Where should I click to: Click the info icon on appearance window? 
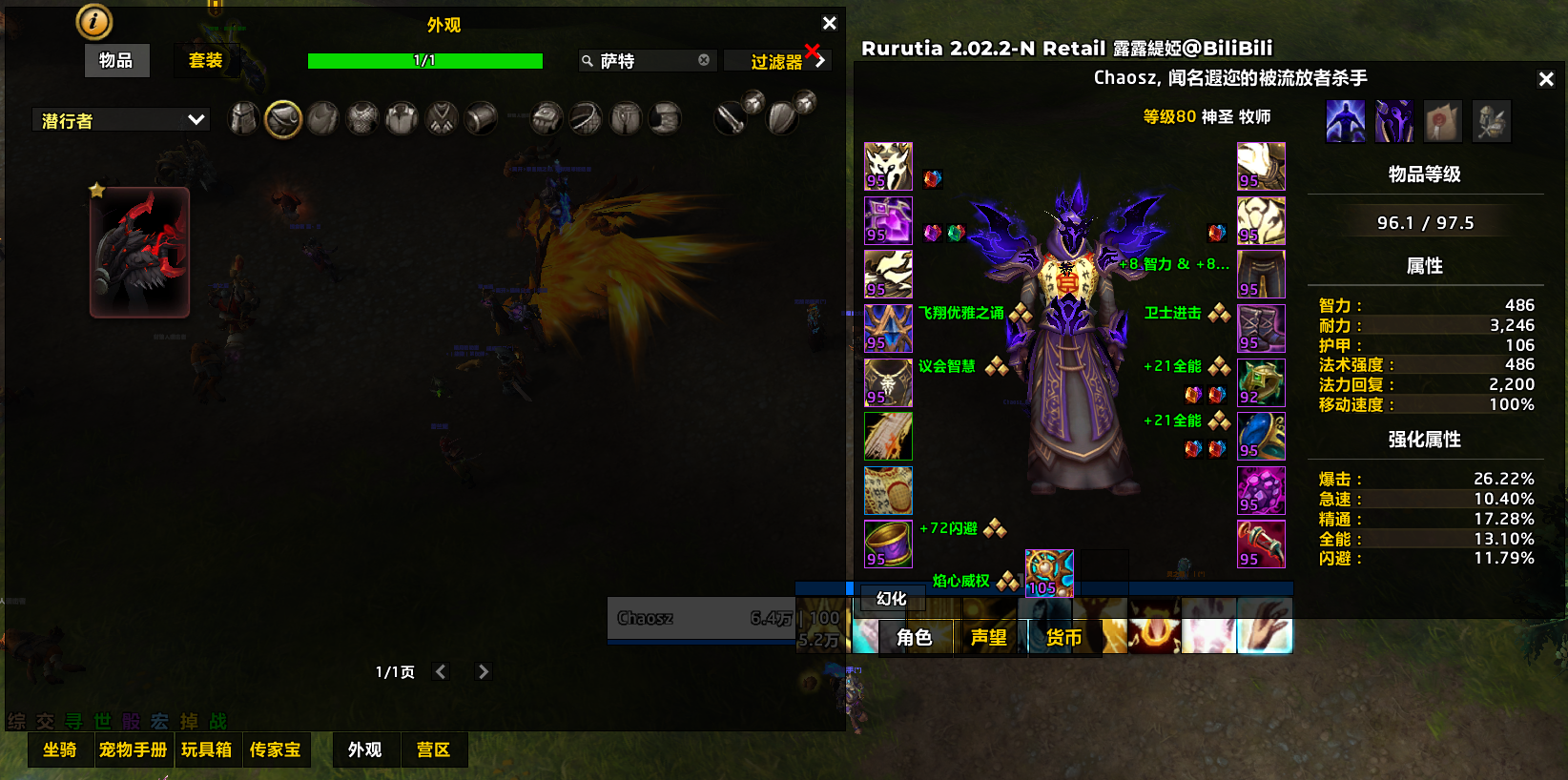(x=94, y=21)
